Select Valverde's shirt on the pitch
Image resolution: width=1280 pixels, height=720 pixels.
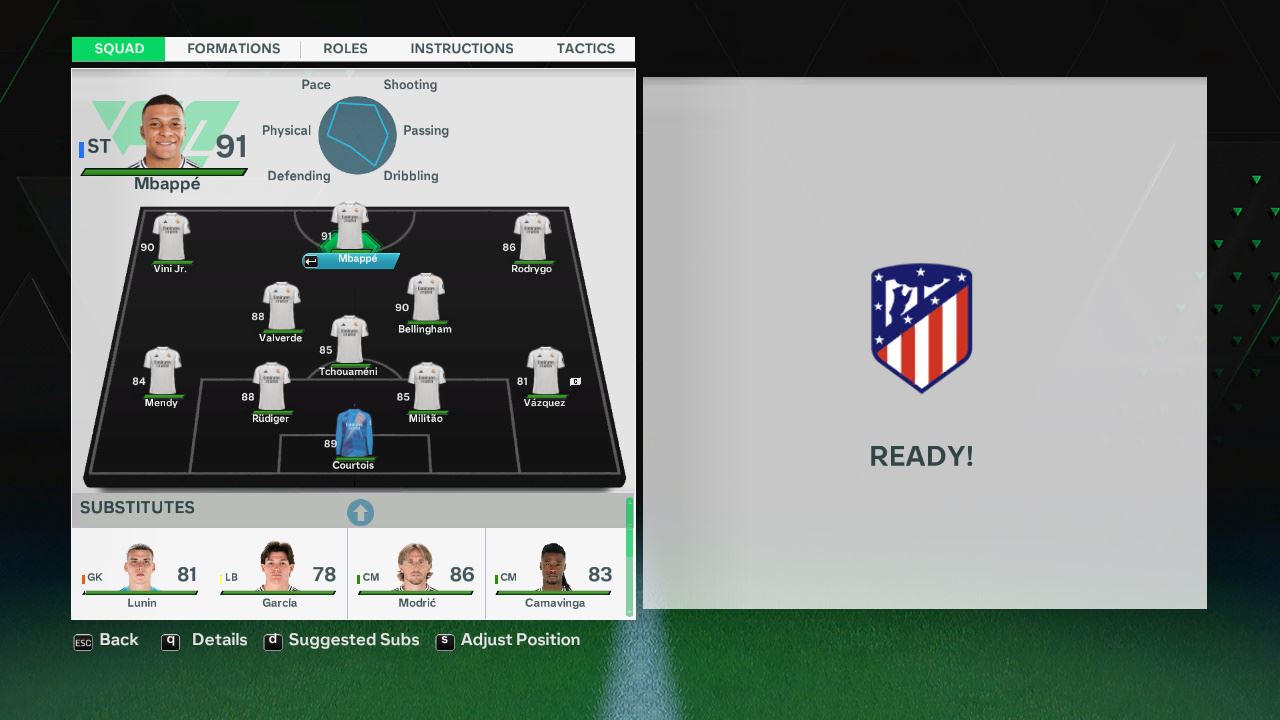(281, 307)
